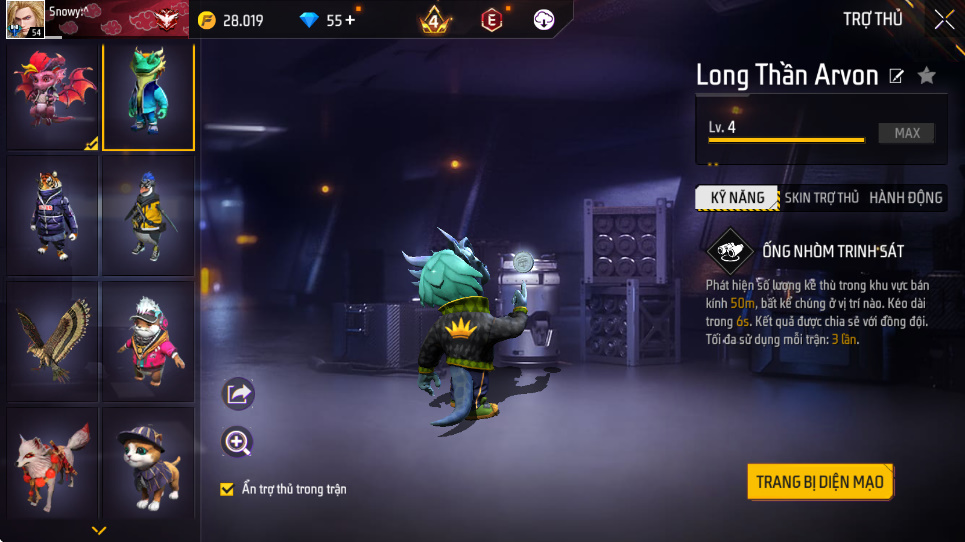Open the red E badge icon
The image size is (965, 542).
coord(491,20)
